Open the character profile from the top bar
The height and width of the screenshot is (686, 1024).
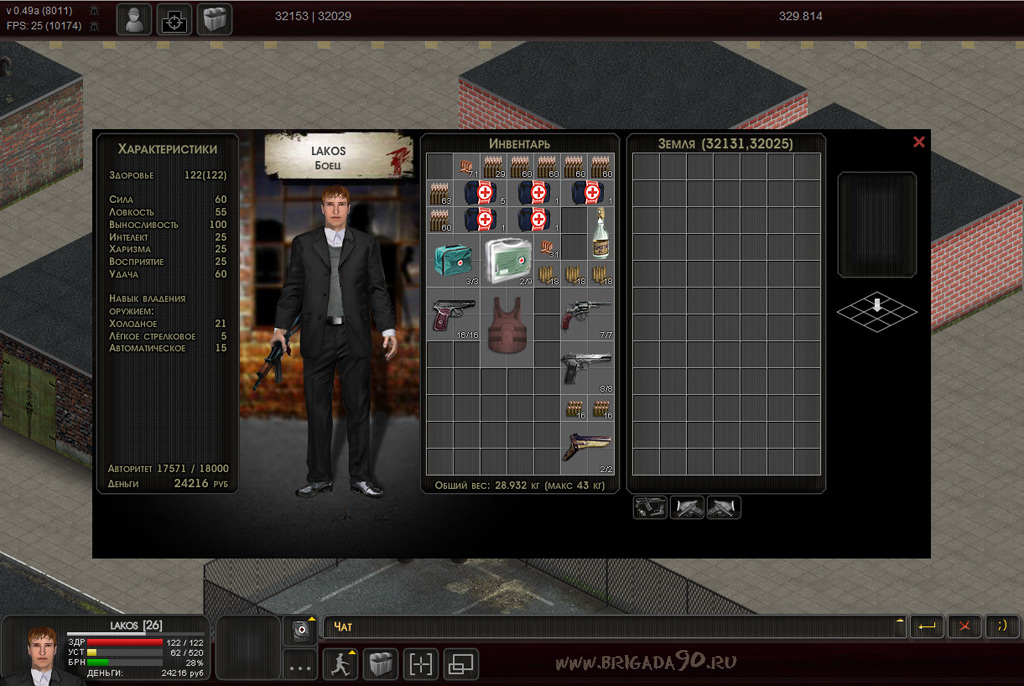point(134,19)
